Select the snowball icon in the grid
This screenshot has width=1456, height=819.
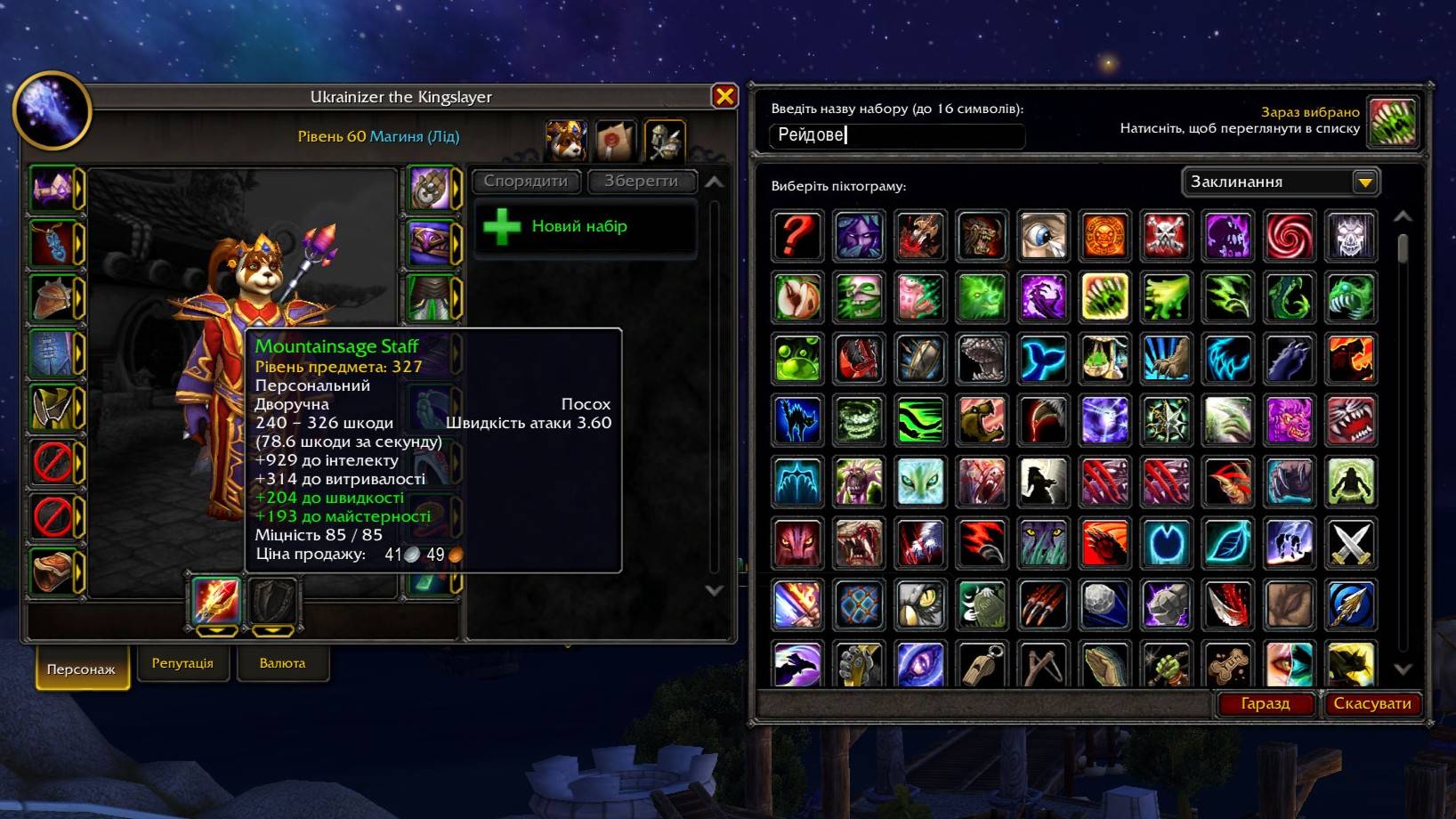click(1104, 604)
